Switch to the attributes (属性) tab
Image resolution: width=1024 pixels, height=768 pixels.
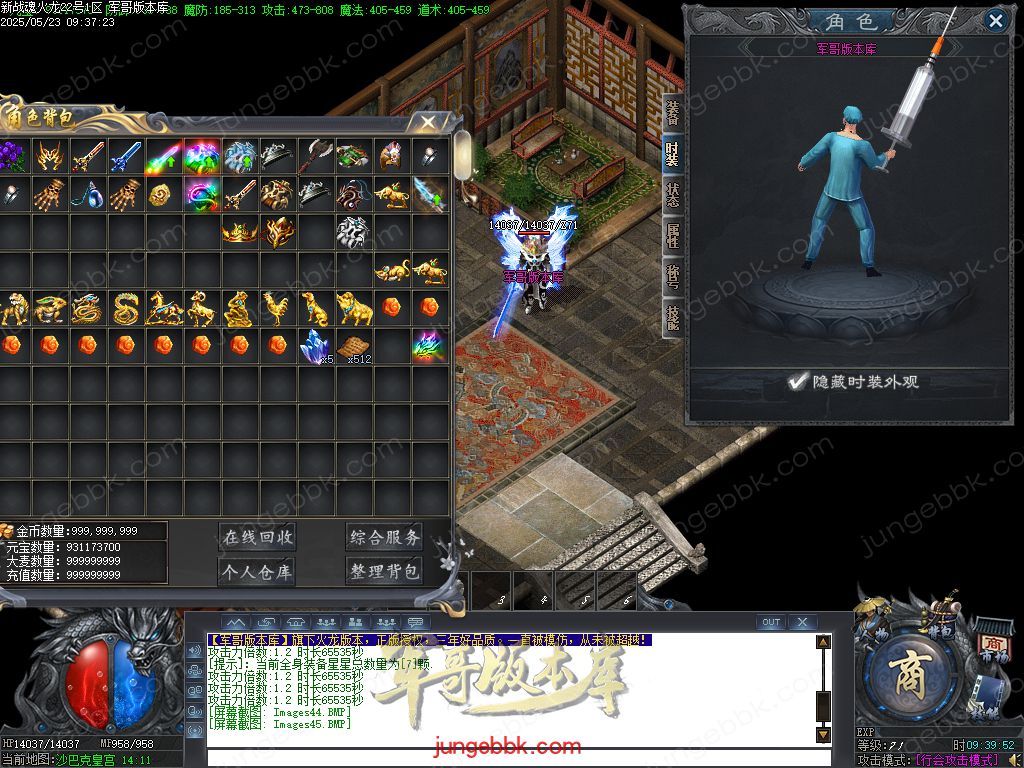(673, 236)
